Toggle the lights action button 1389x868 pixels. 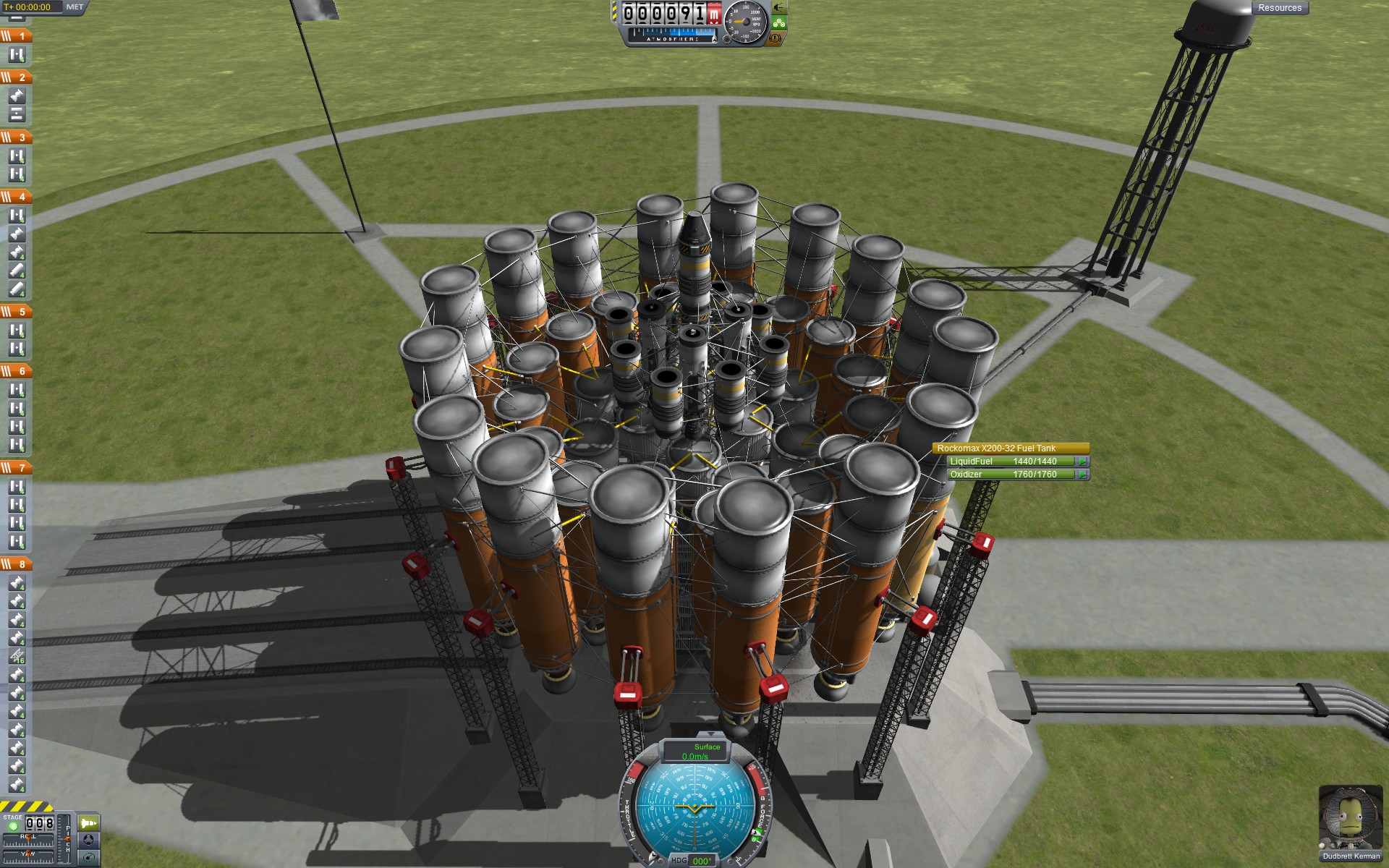tap(778, 7)
